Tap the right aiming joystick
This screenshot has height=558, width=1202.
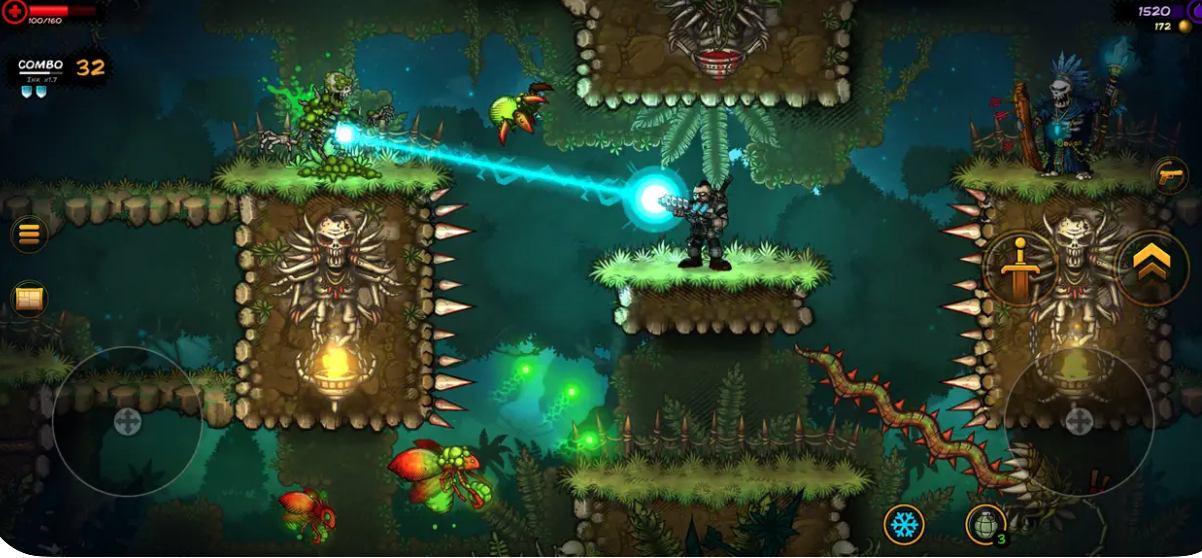pyautogui.click(x=1078, y=421)
